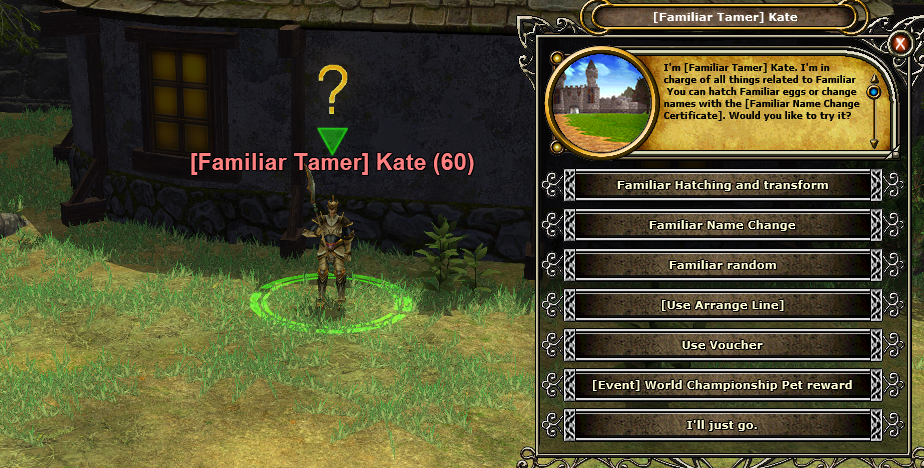Select the Use Voucher option

722,345
